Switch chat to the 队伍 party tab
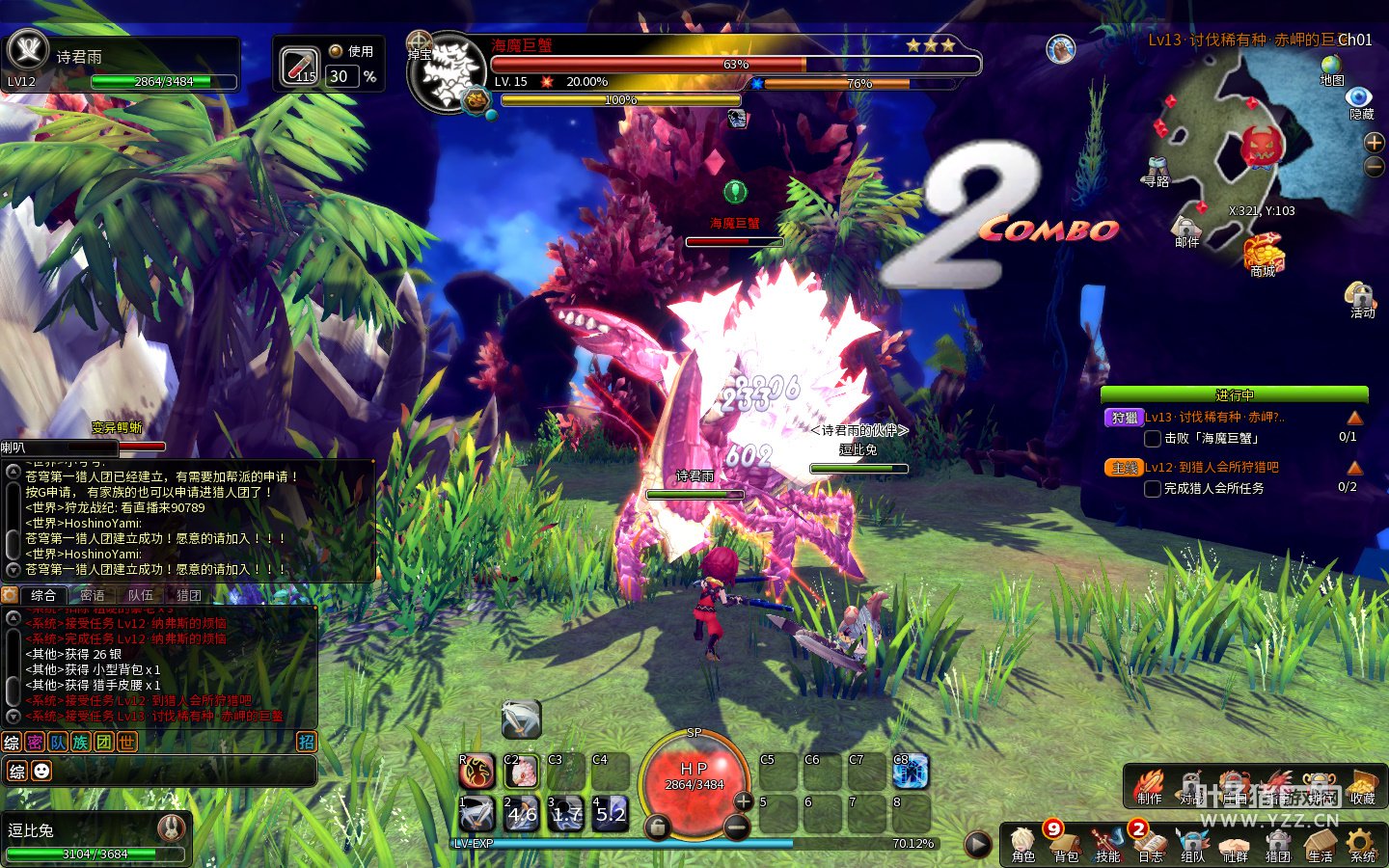 point(141,595)
